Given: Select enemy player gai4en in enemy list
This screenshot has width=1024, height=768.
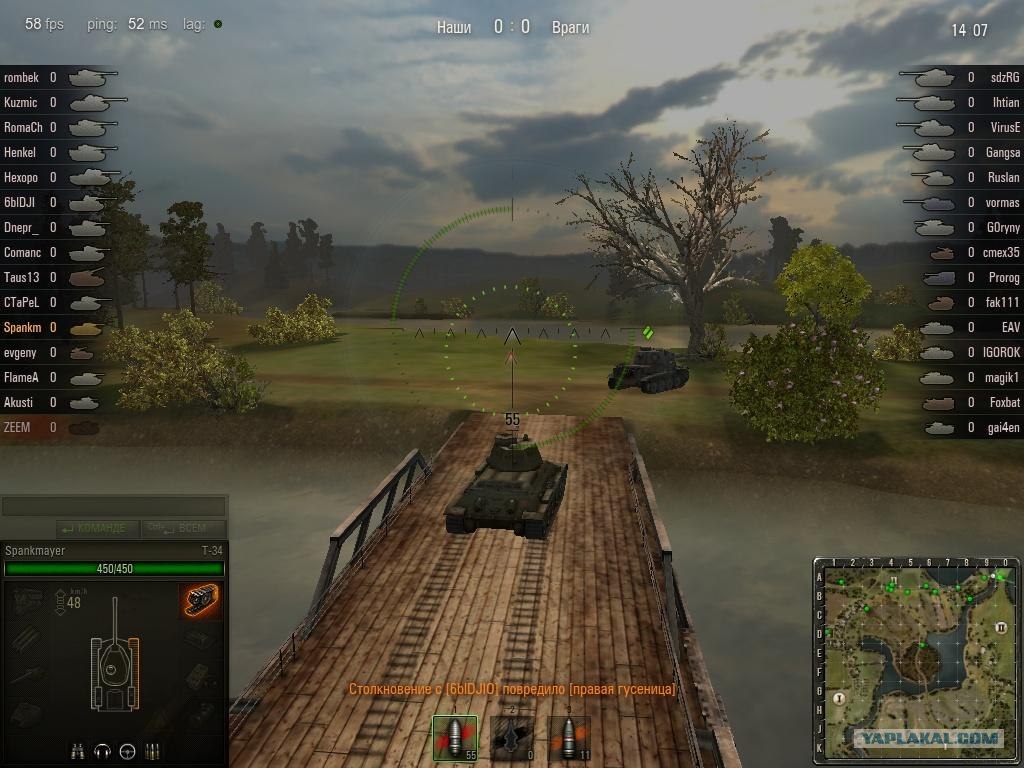Looking at the screenshot, I should (1003, 427).
